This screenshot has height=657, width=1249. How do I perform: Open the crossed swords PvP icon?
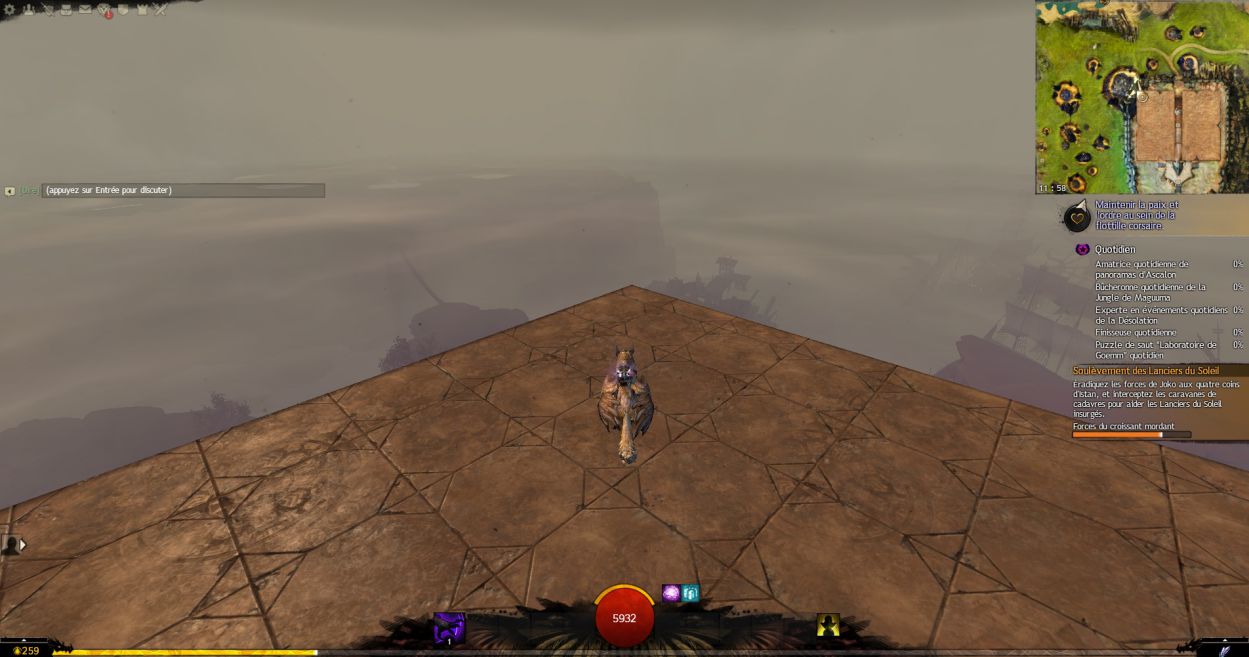pyautogui.click(x=160, y=10)
